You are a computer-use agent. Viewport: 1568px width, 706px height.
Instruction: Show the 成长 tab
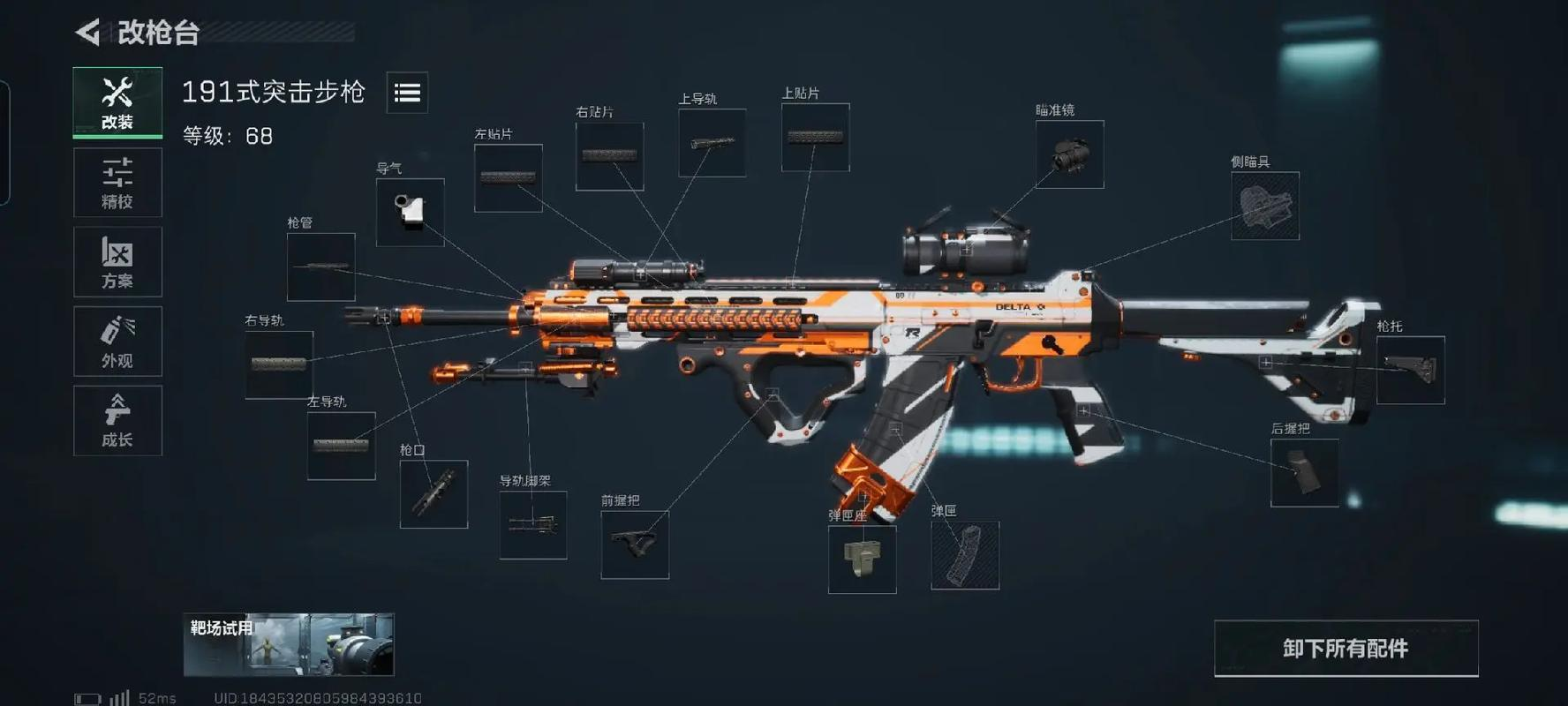pyautogui.click(x=117, y=421)
